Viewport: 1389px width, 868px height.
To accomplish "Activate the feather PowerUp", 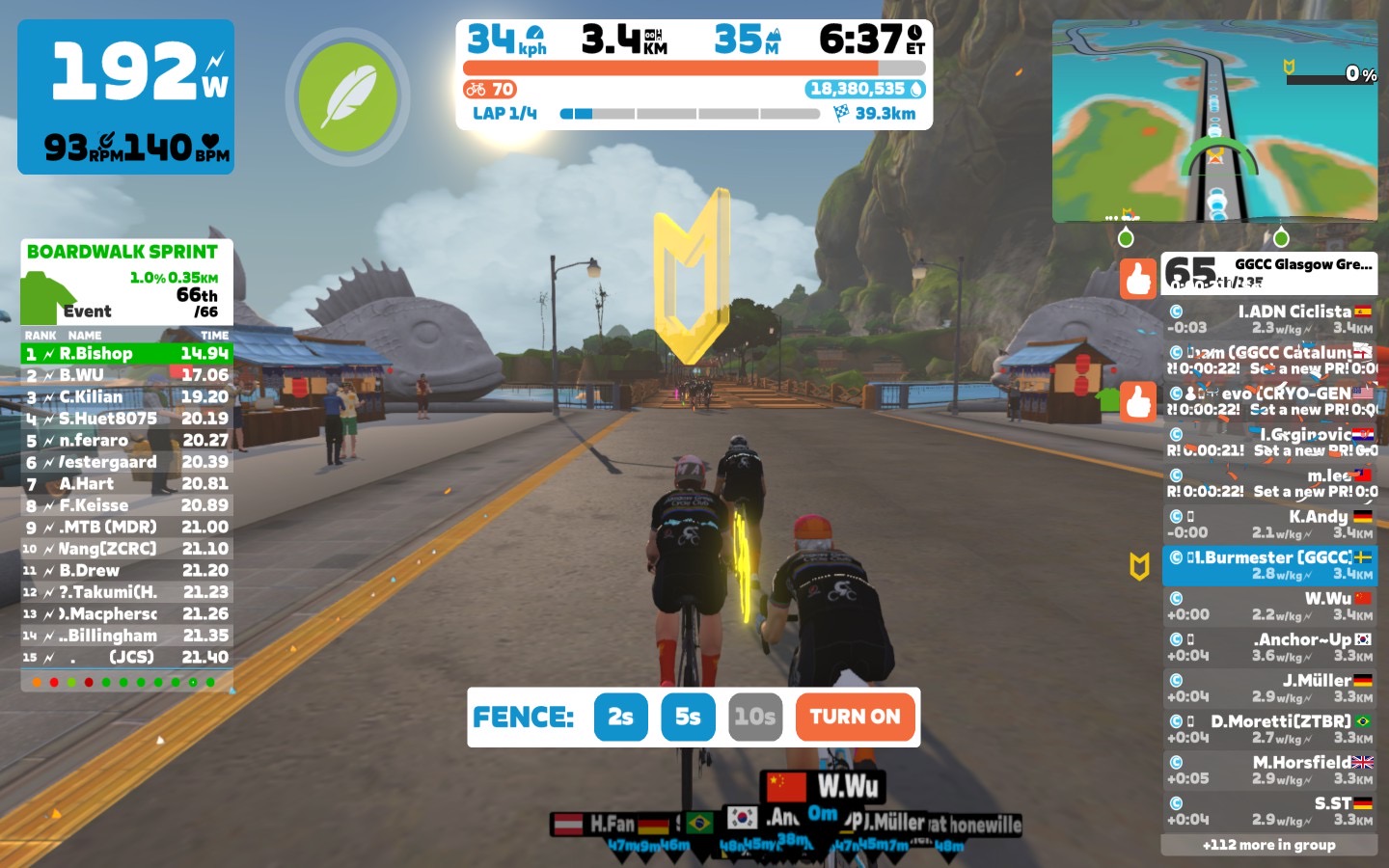I will (347, 96).
